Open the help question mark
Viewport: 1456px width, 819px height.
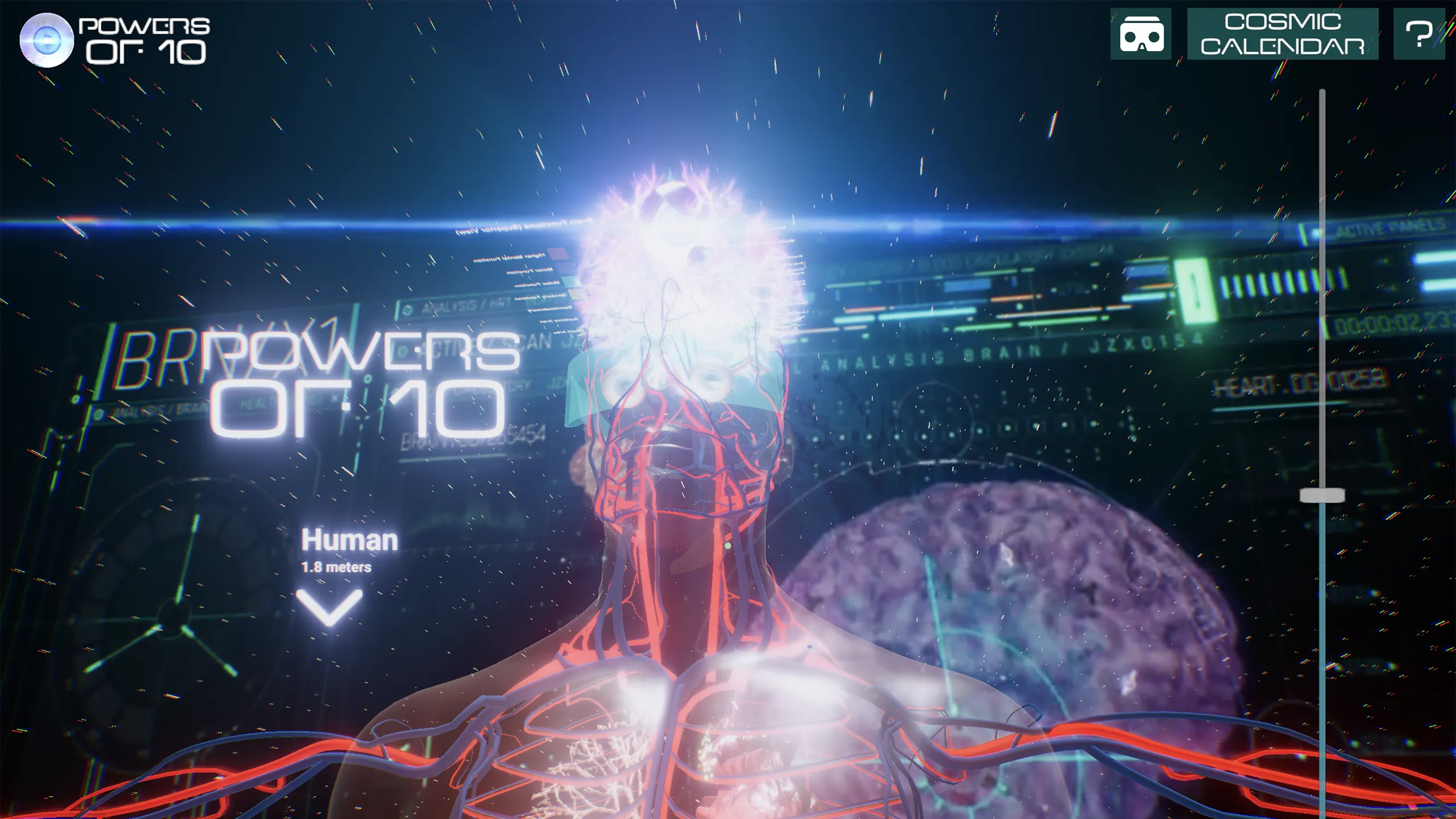[1418, 34]
